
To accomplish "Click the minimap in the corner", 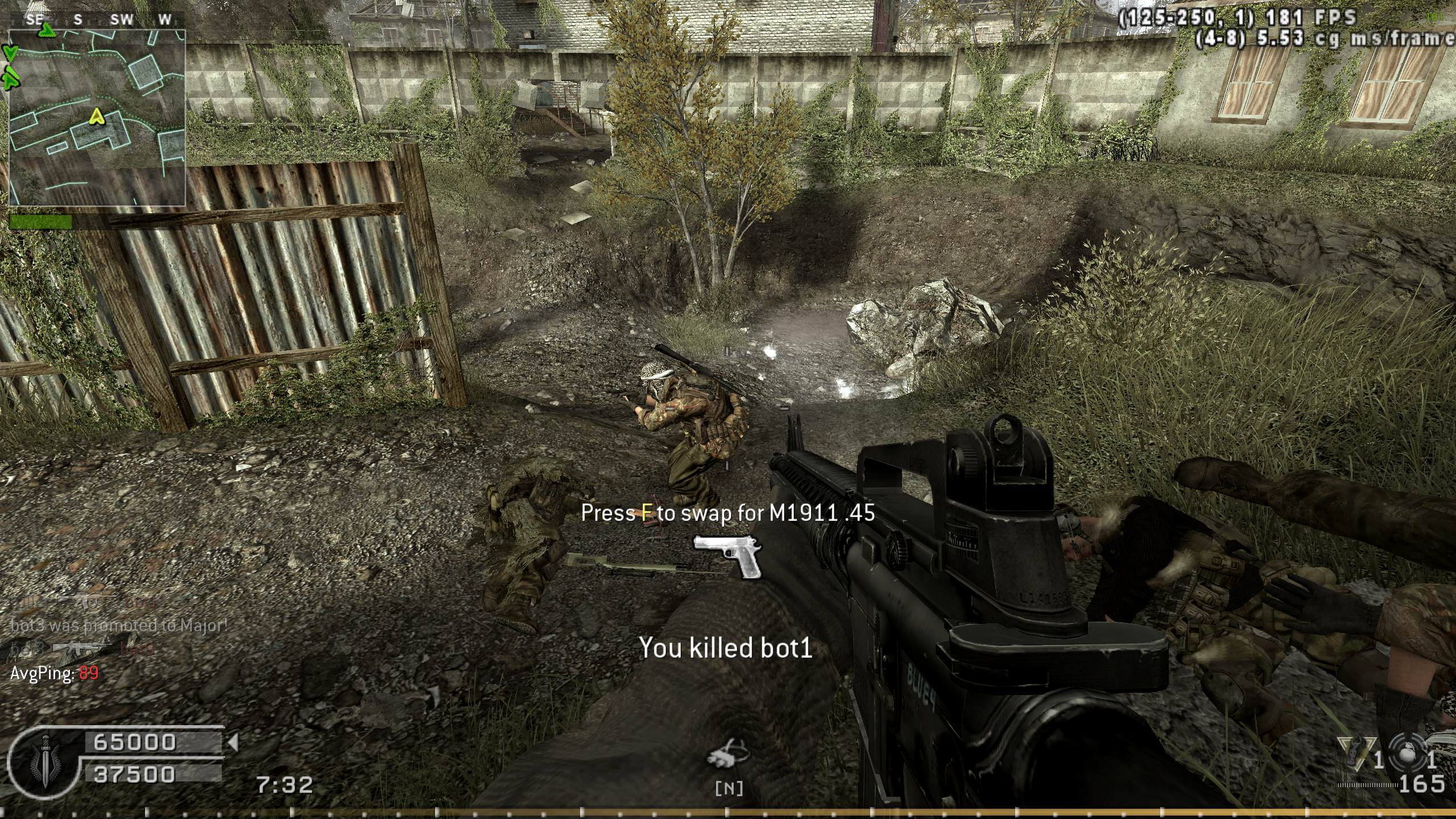I will [97, 117].
